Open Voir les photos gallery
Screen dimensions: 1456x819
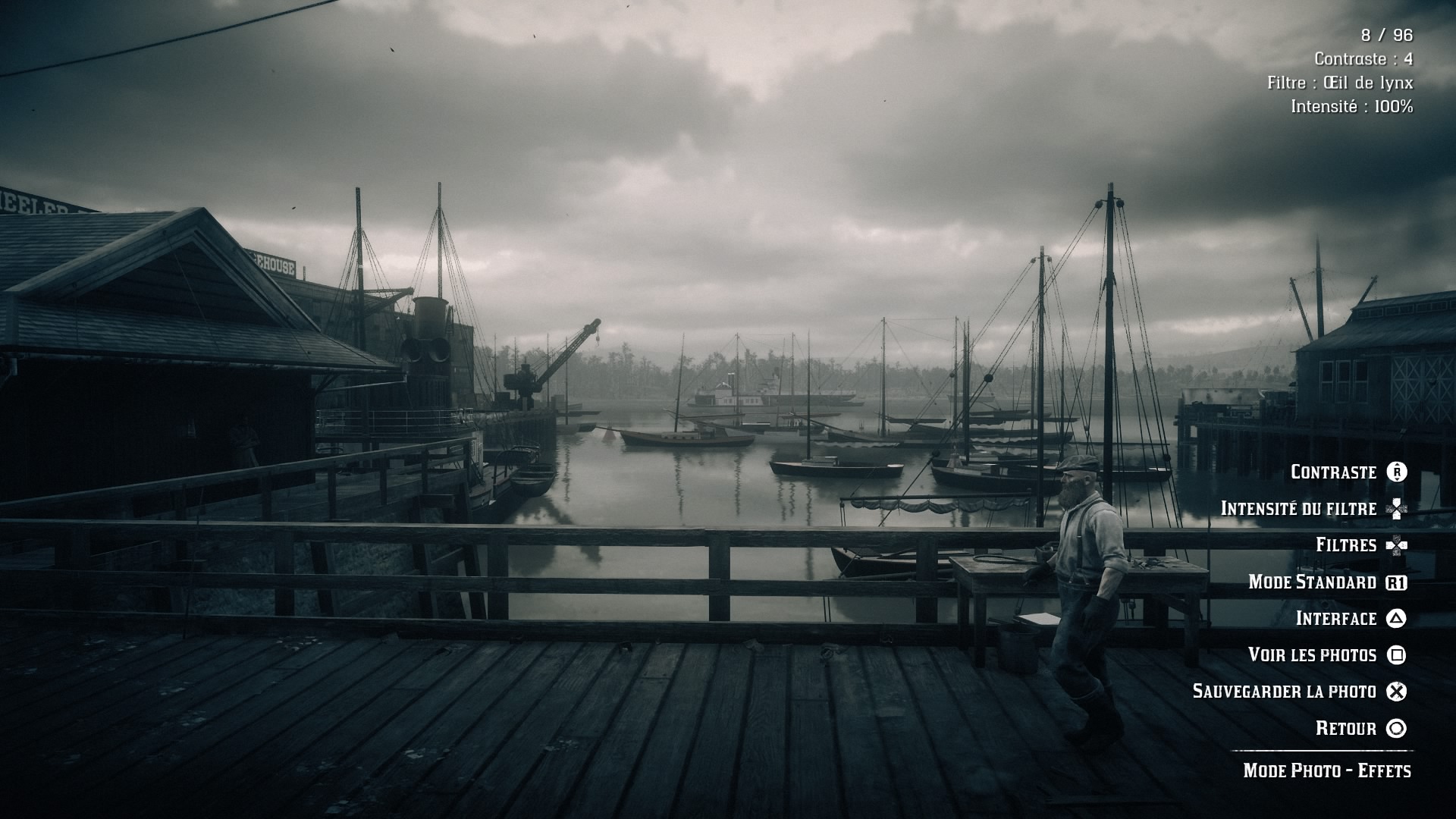coord(1312,655)
